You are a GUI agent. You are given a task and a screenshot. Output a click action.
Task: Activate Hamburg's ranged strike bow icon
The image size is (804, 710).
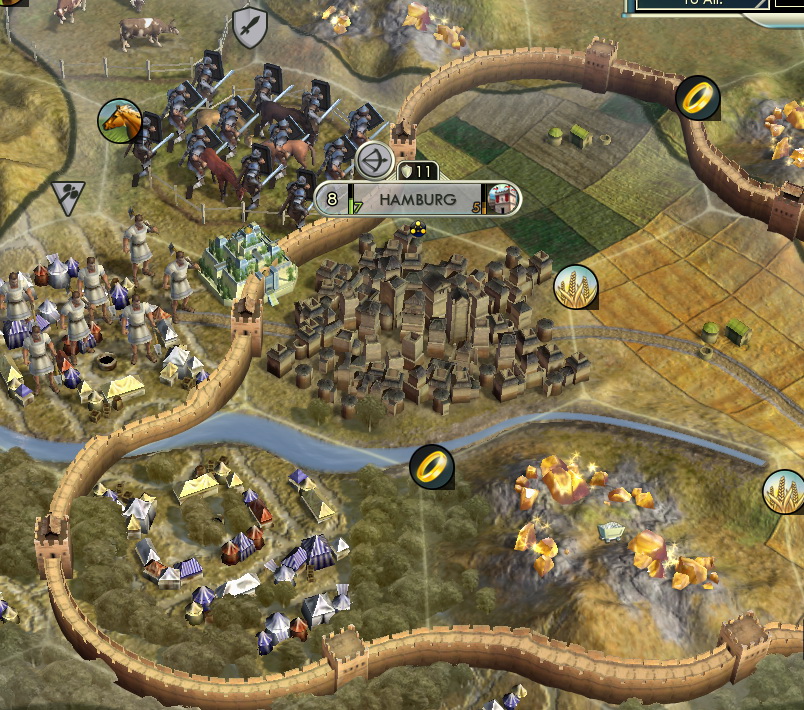[x=374, y=160]
